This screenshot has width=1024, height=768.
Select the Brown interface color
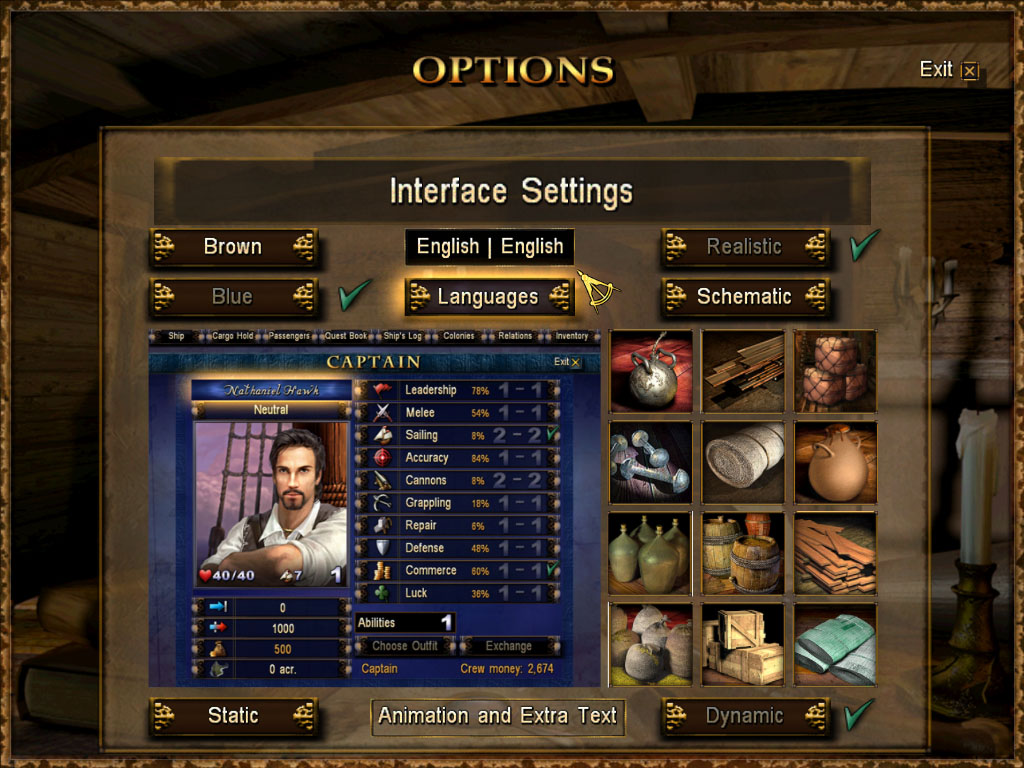[x=233, y=247]
